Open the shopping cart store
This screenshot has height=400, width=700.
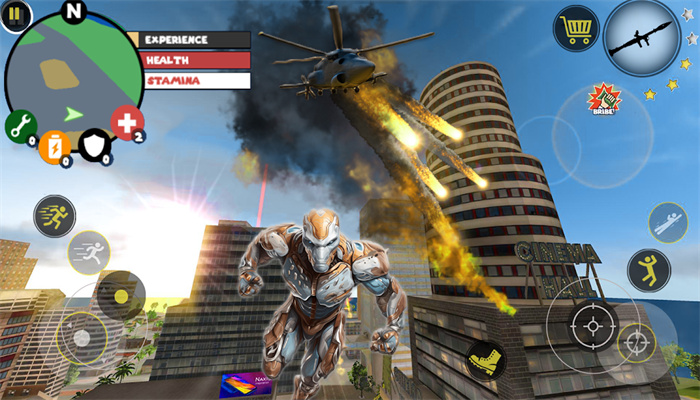576,28
